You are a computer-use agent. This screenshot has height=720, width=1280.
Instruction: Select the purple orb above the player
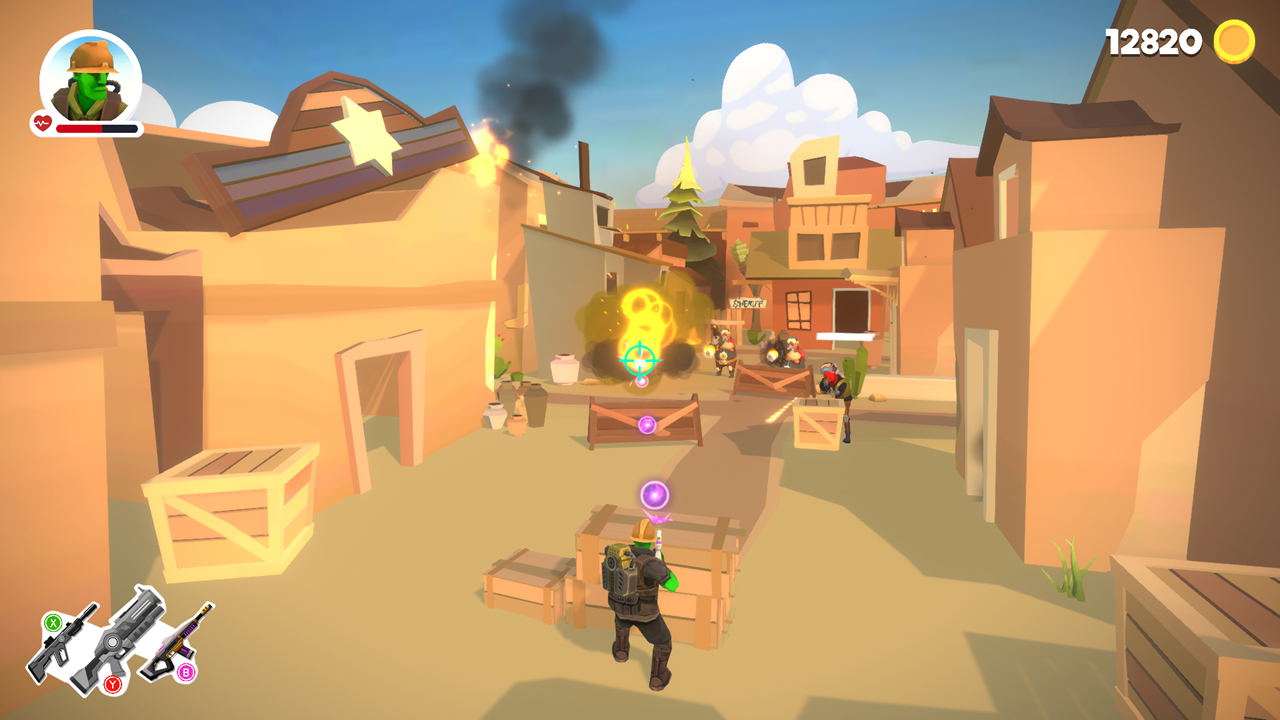[654, 494]
